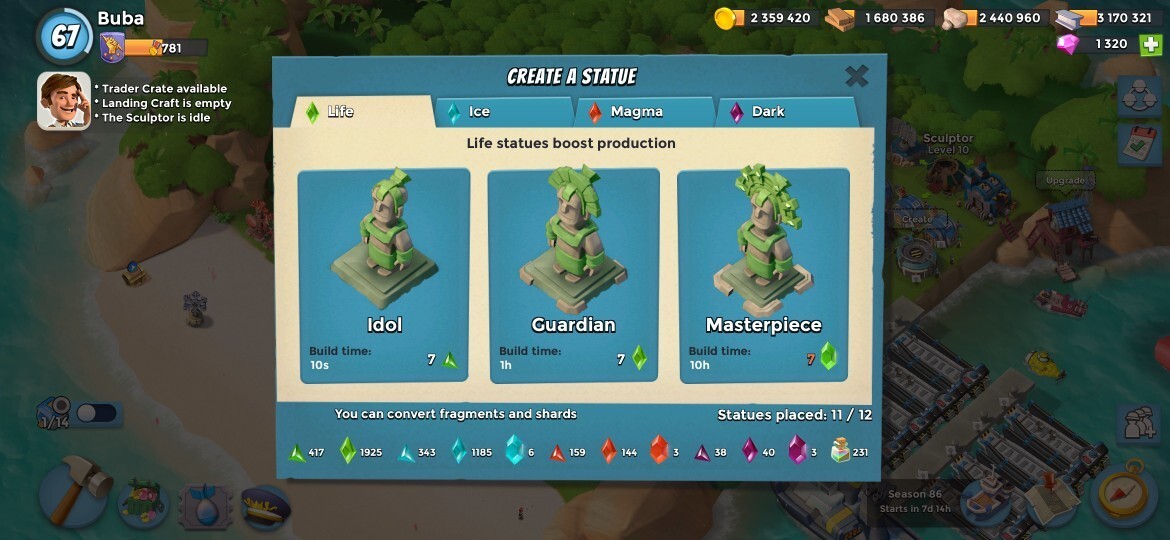Open the blue egg in cage icon
The width and height of the screenshot is (1170, 540).
click(205, 505)
